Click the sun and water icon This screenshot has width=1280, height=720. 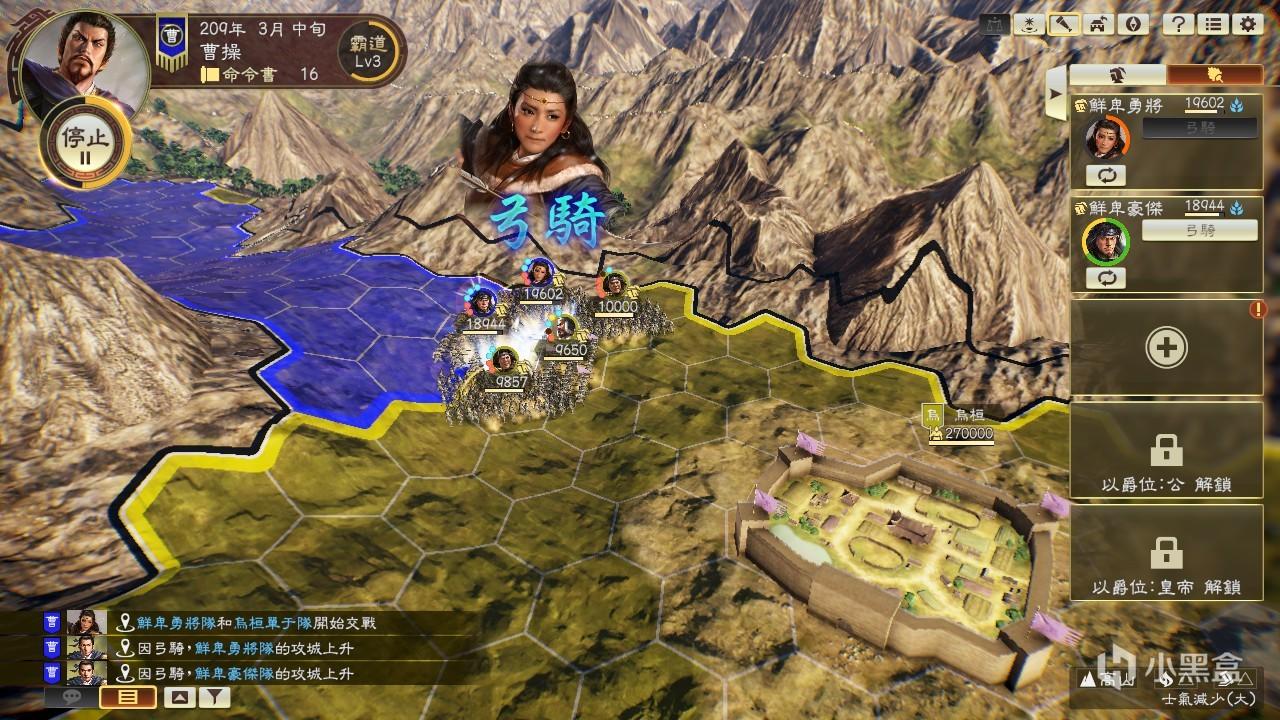[1028, 25]
